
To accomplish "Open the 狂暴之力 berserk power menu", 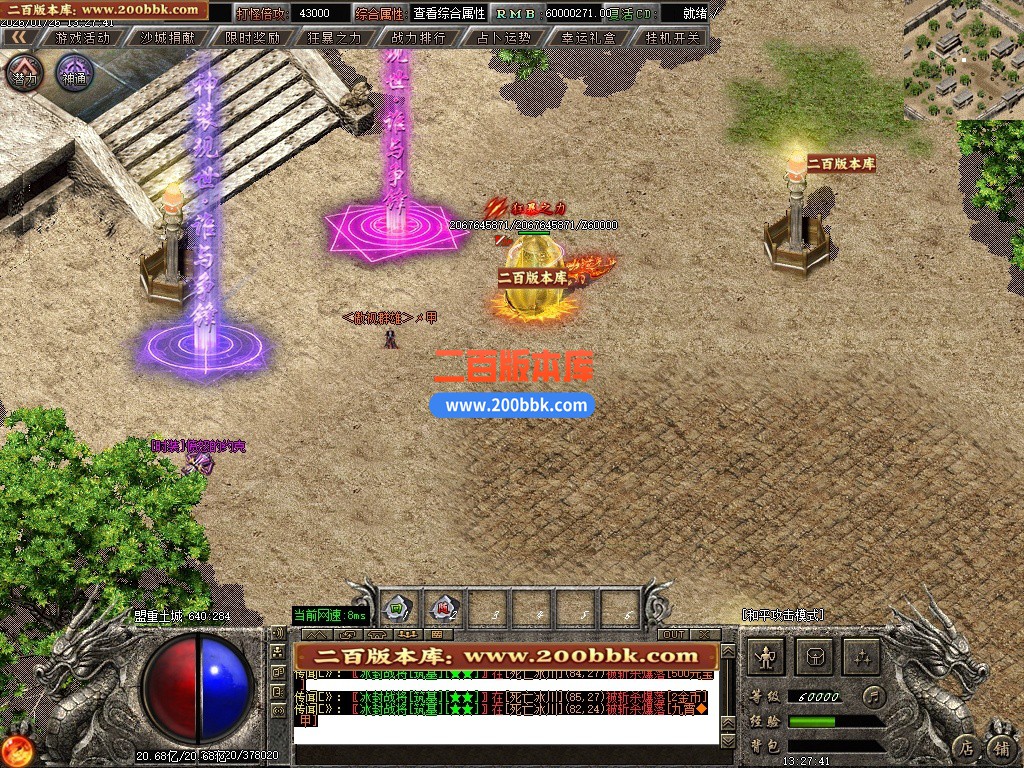I will click(x=336, y=38).
